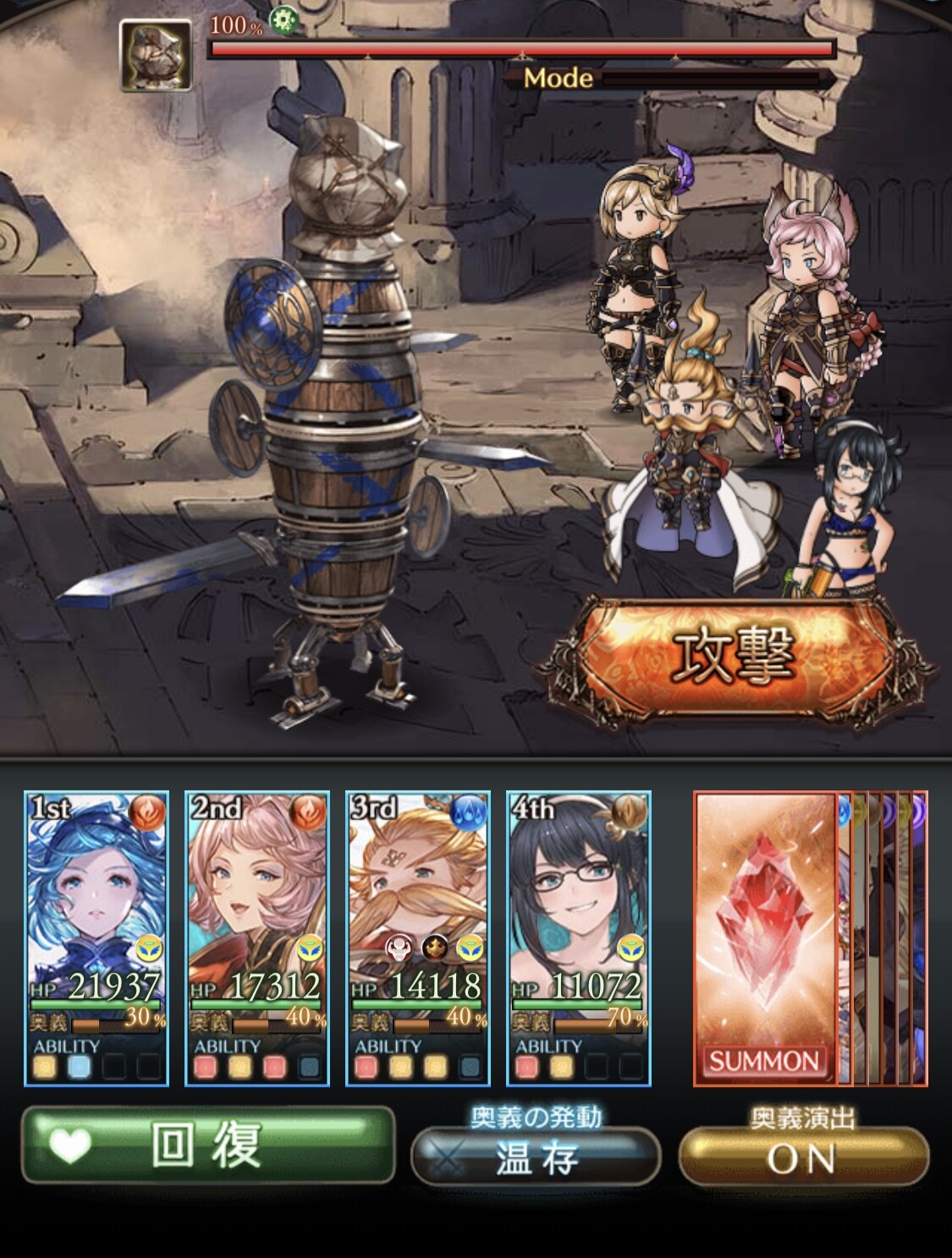Toggle the 温存 charge attack hold

536,1157
